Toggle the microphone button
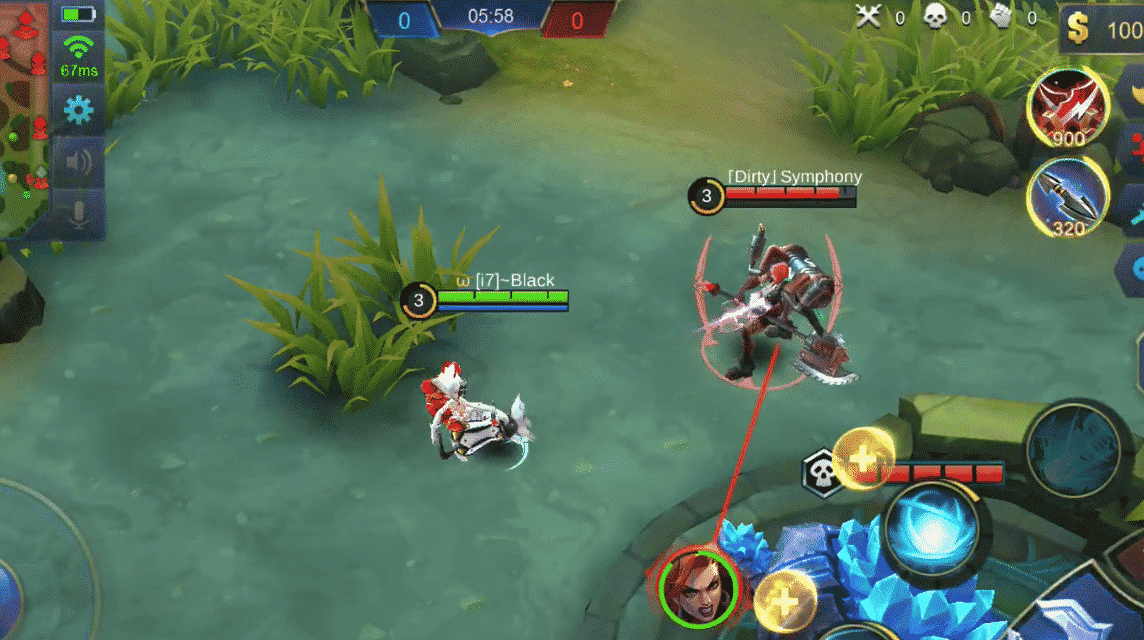Image resolution: width=1144 pixels, height=640 pixels. click(79, 214)
